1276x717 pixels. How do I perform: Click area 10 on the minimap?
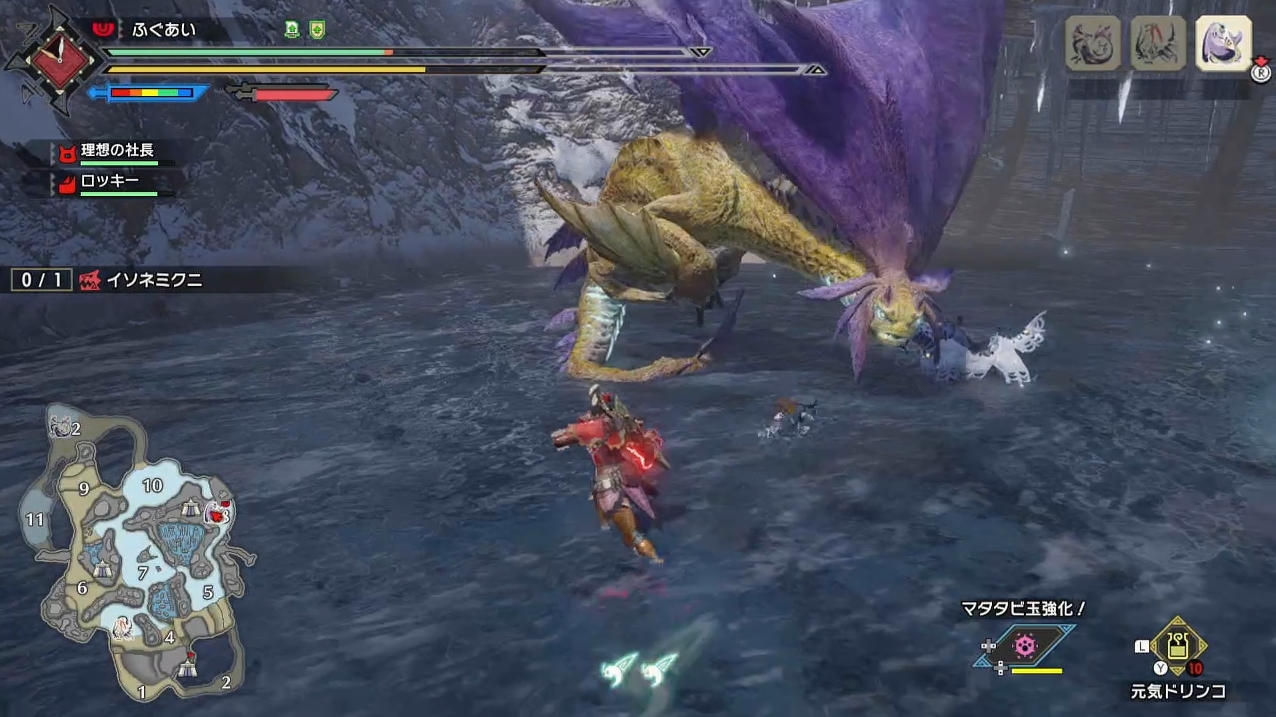point(152,486)
